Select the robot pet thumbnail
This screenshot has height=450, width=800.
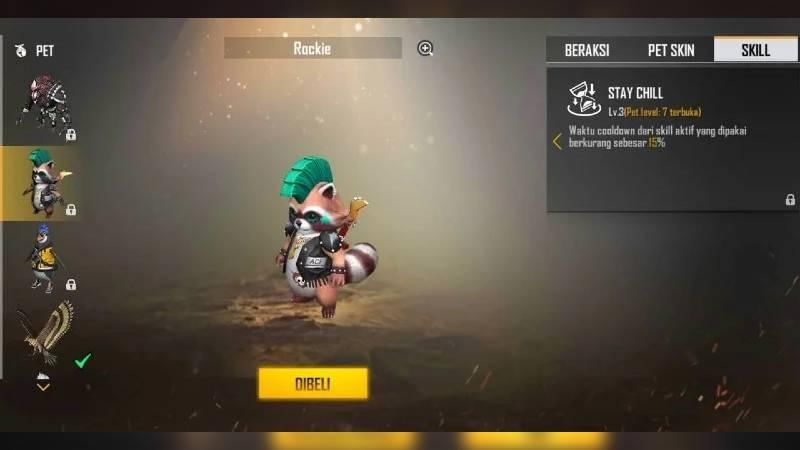coord(42,104)
